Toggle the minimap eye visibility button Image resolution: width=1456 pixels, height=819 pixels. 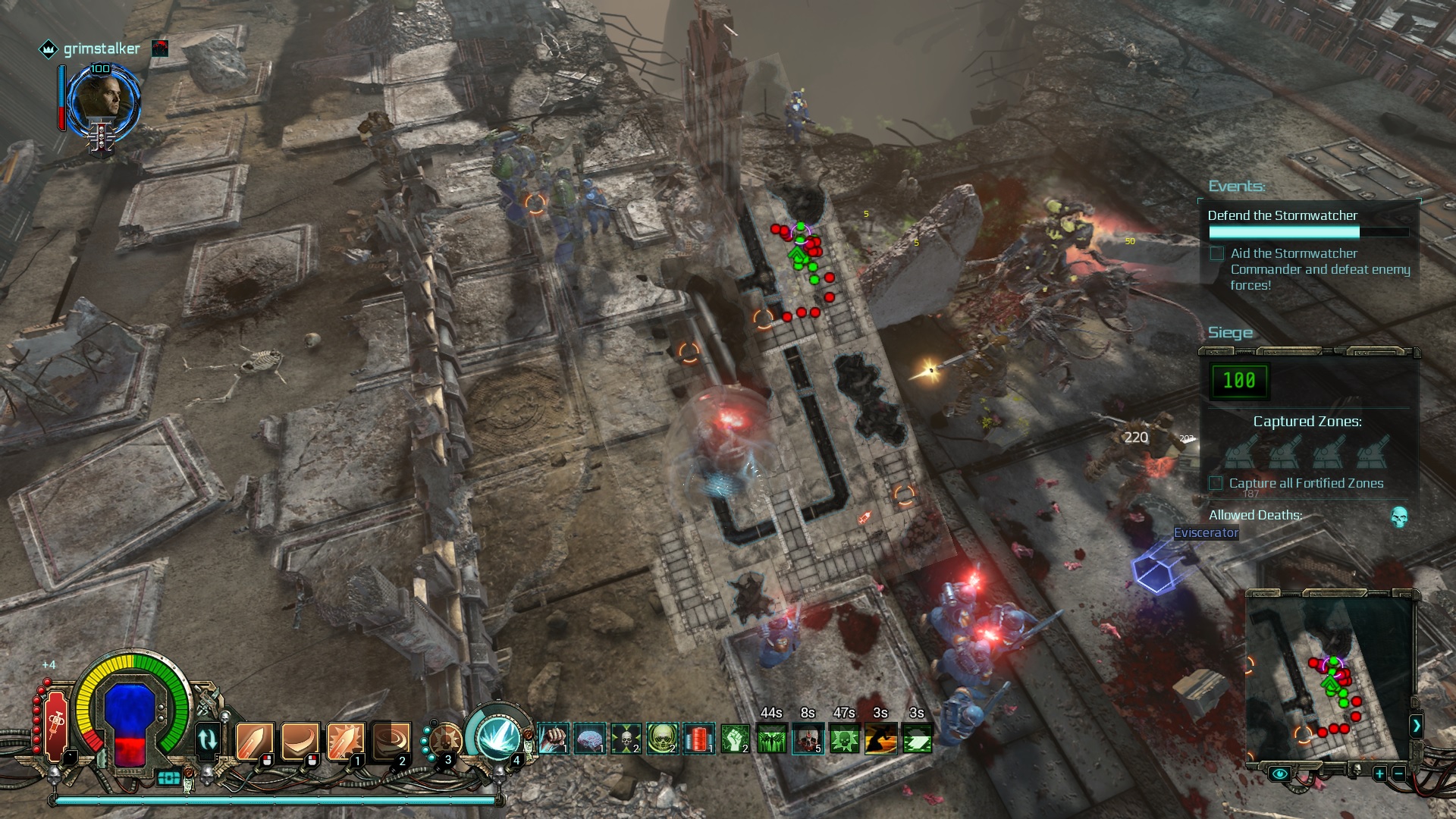pyautogui.click(x=1280, y=773)
